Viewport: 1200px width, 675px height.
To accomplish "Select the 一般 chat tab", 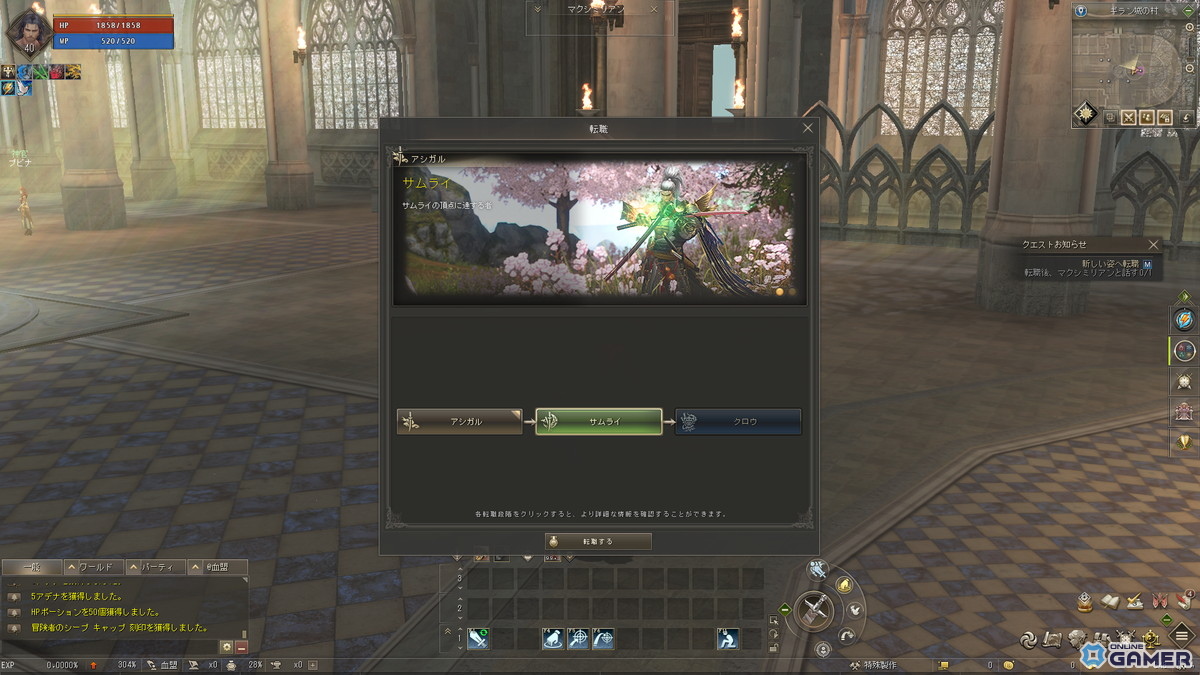I will (x=31, y=567).
